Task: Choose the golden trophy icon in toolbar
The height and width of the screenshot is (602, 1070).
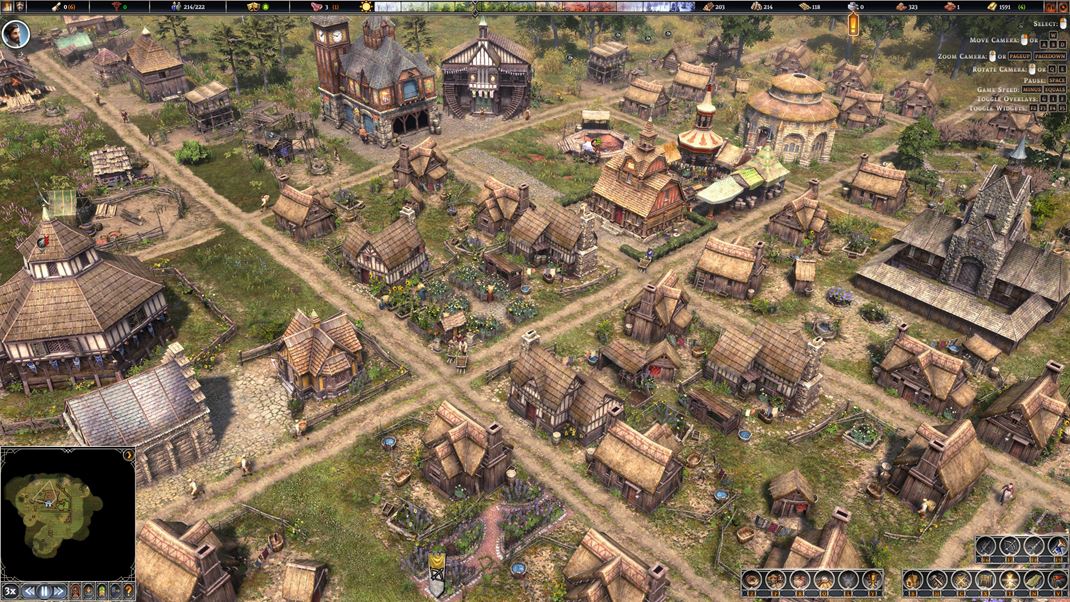Action: (871, 579)
